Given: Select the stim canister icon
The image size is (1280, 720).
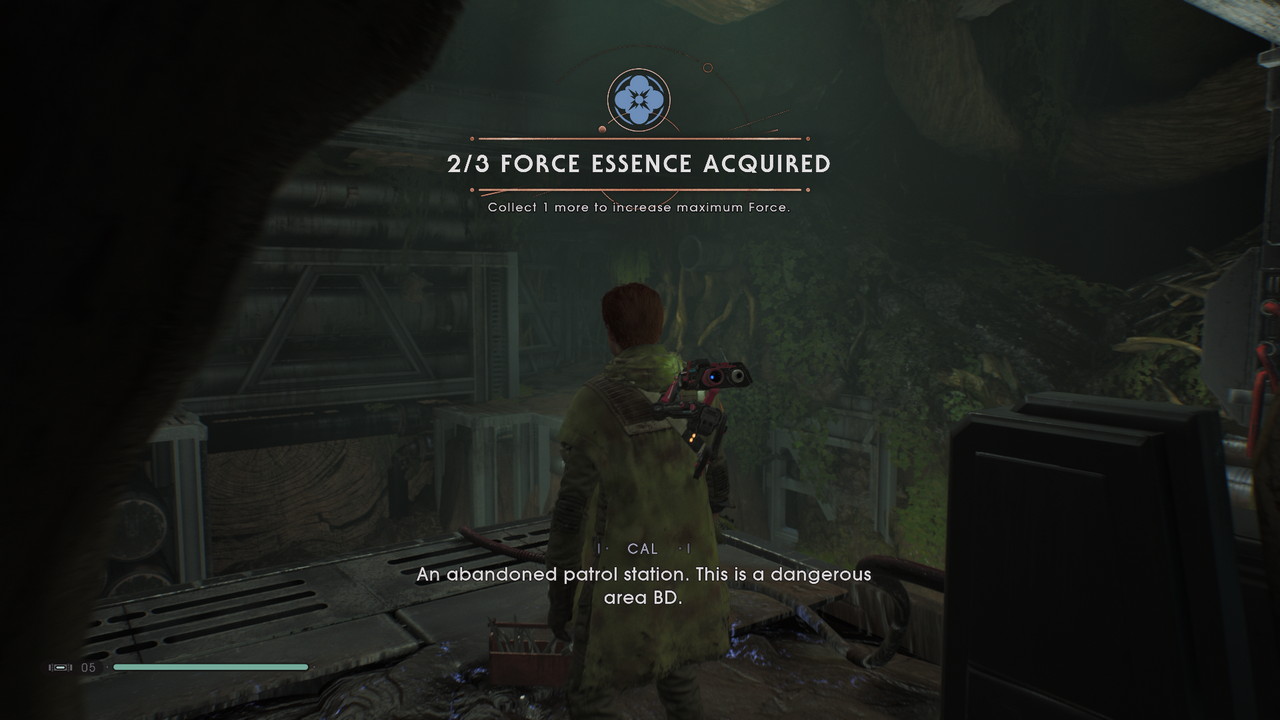Looking at the screenshot, I should click(x=61, y=667).
